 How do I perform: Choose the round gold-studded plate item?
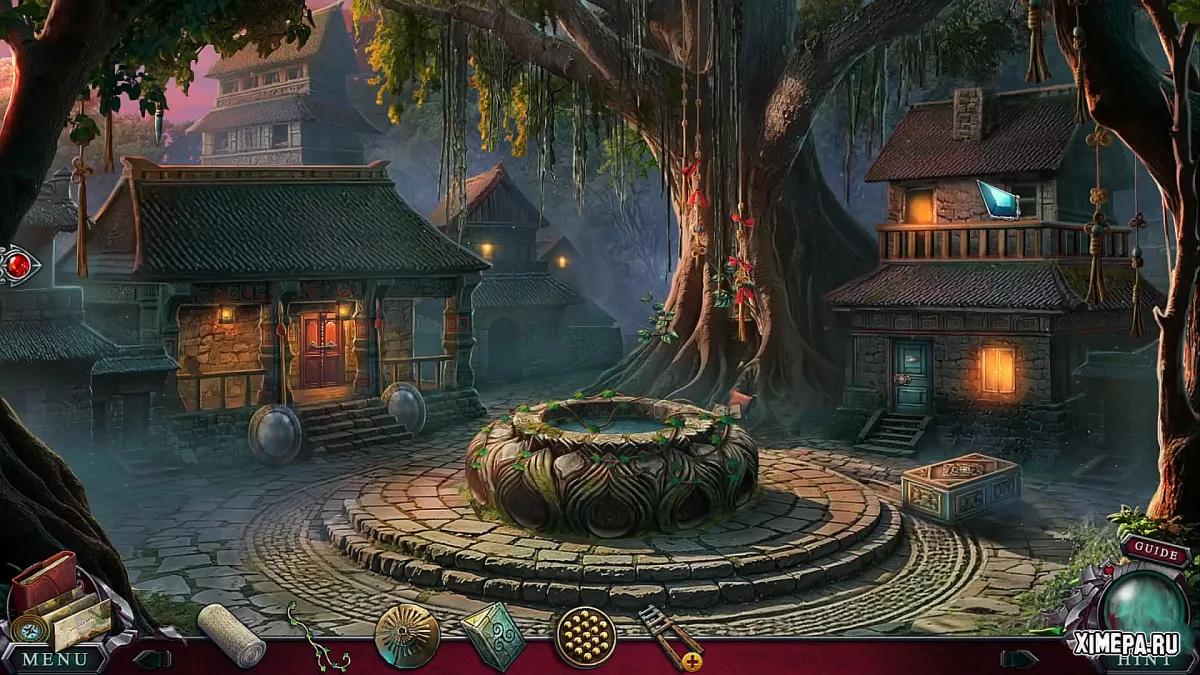coord(585,636)
